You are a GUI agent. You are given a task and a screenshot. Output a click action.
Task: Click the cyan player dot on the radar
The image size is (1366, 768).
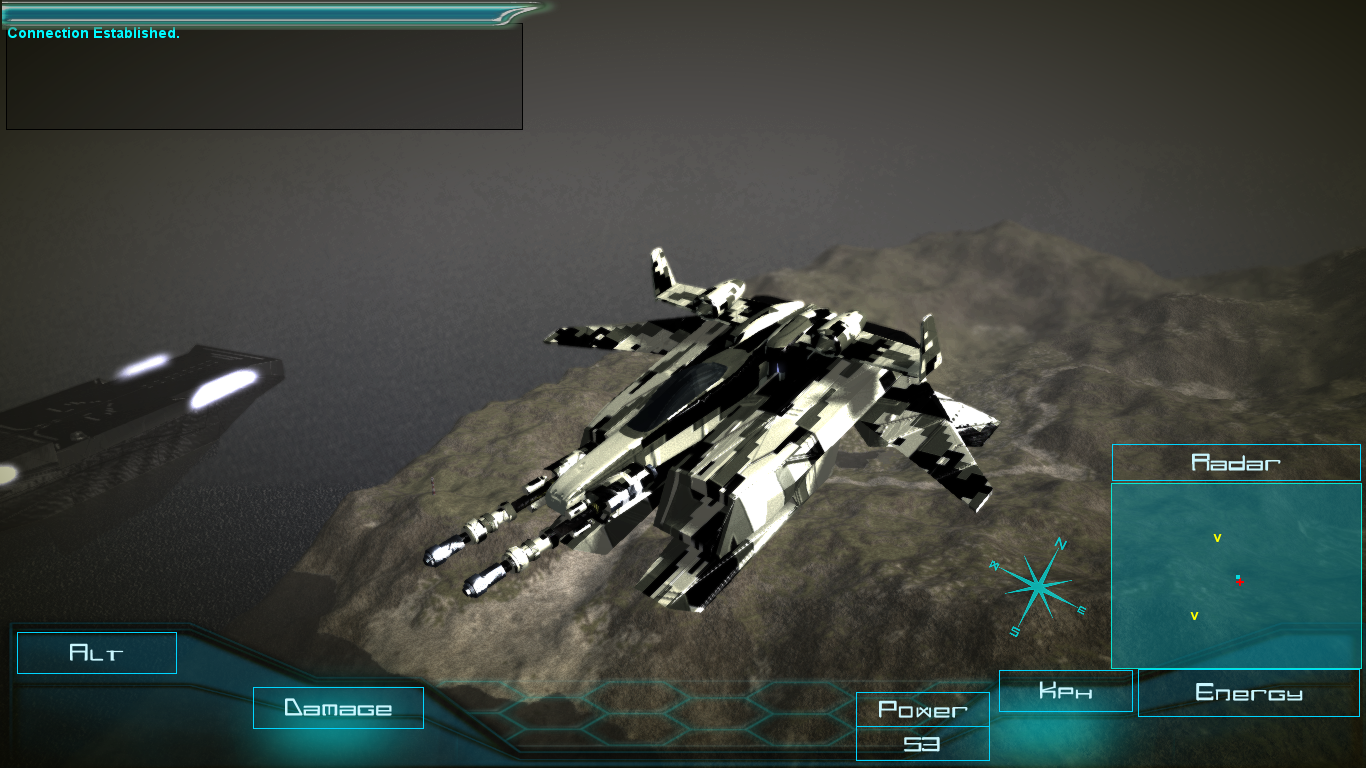pos(1236,577)
